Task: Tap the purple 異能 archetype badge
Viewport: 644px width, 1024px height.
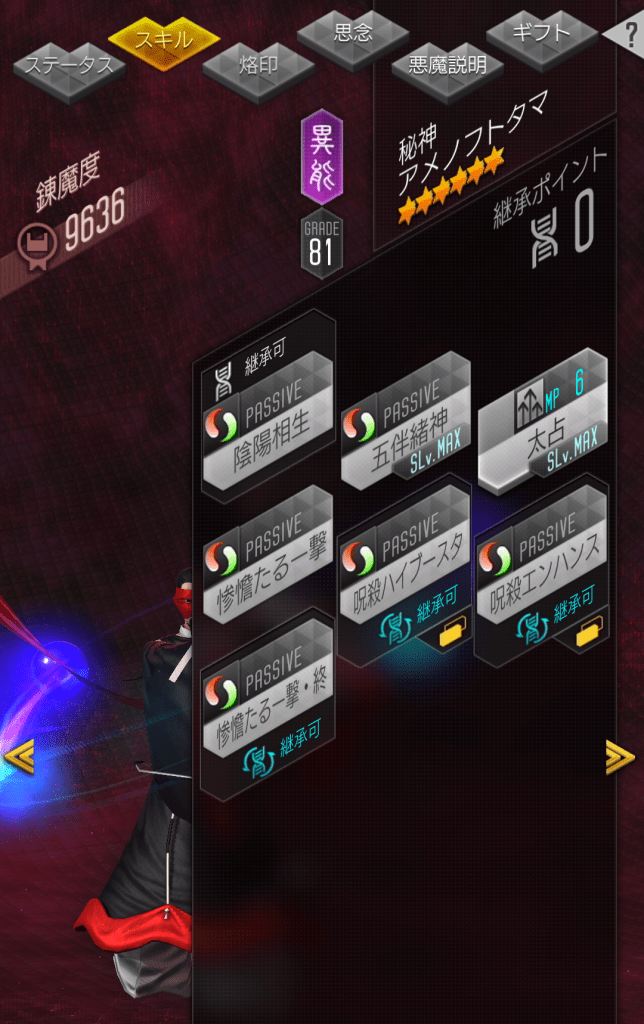Action: coord(322,158)
